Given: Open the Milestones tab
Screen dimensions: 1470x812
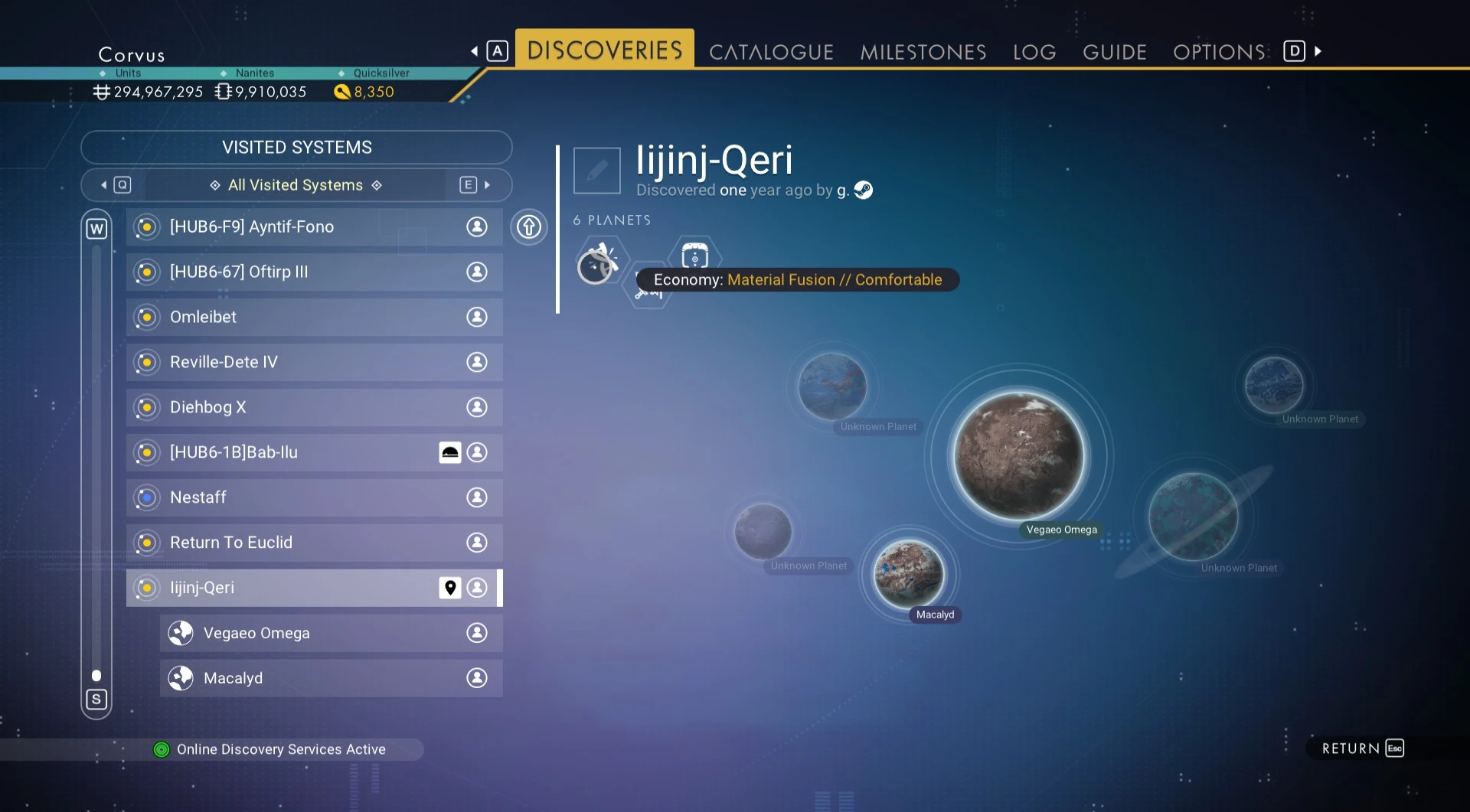Looking at the screenshot, I should (x=923, y=52).
